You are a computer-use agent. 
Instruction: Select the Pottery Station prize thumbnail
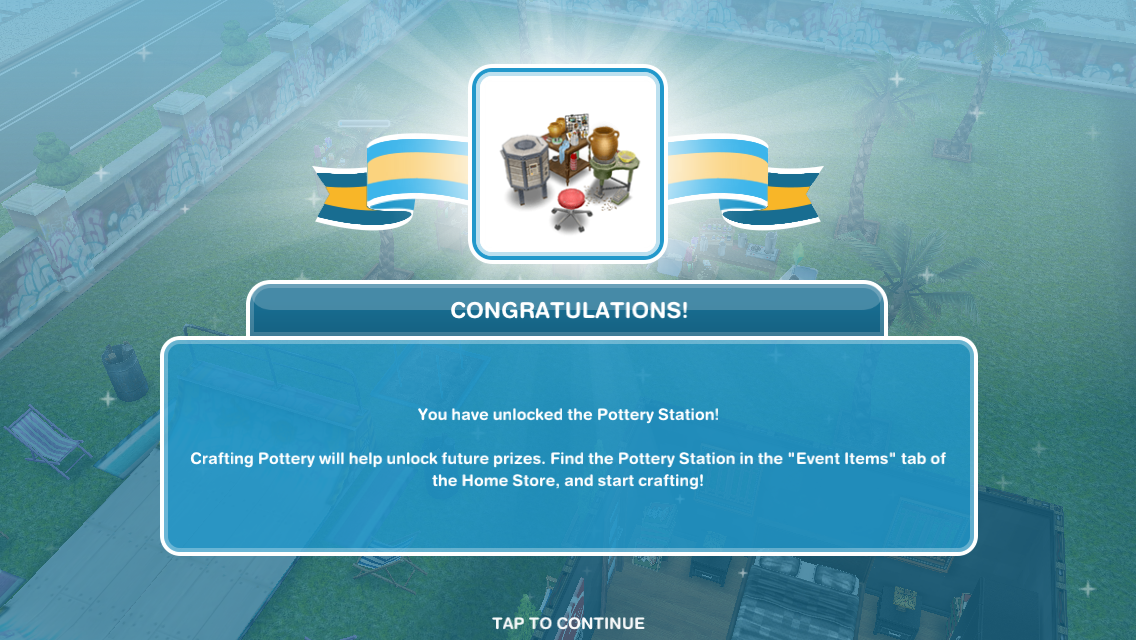(568, 165)
